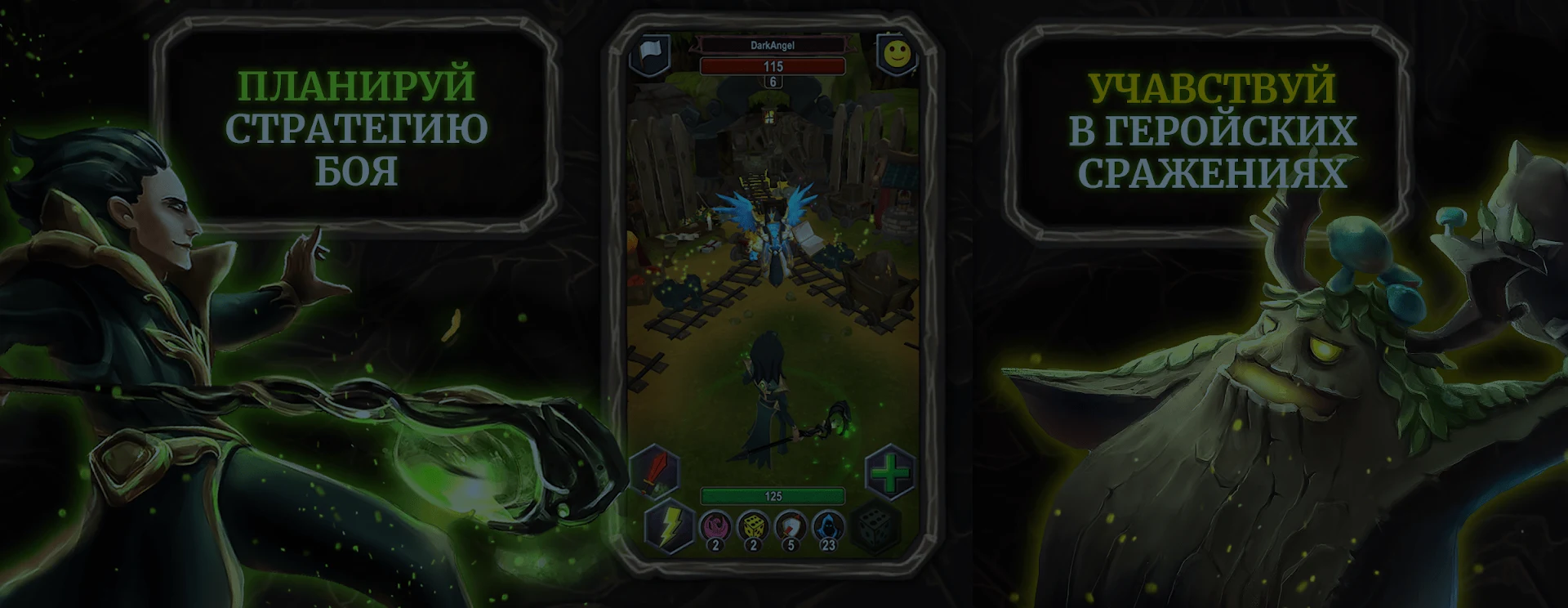Open the smiley face emote button
The height and width of the screenshot is (608, 1568).
coord(896,54)
